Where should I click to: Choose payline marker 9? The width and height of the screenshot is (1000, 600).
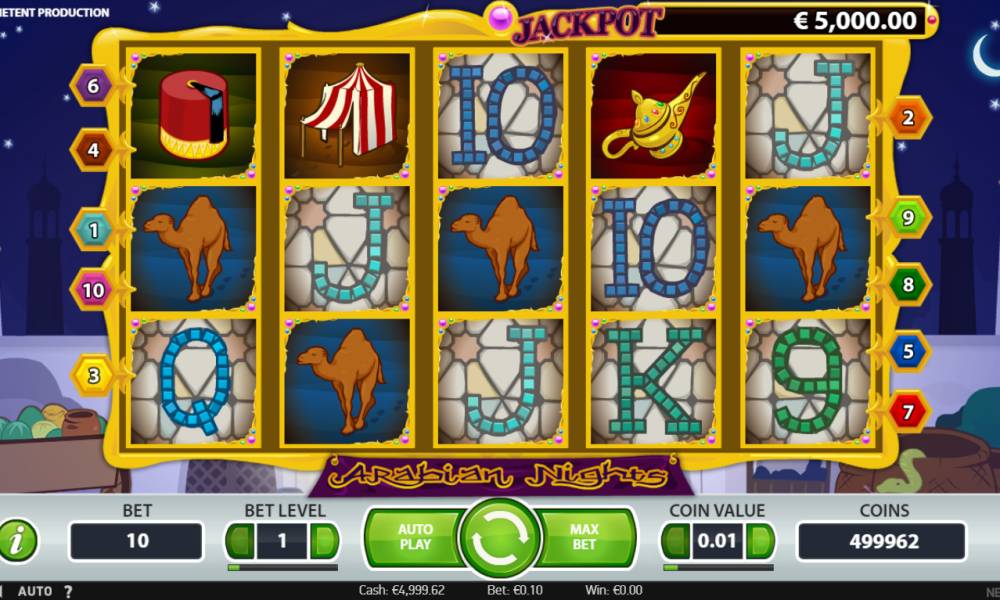[908, 215]
